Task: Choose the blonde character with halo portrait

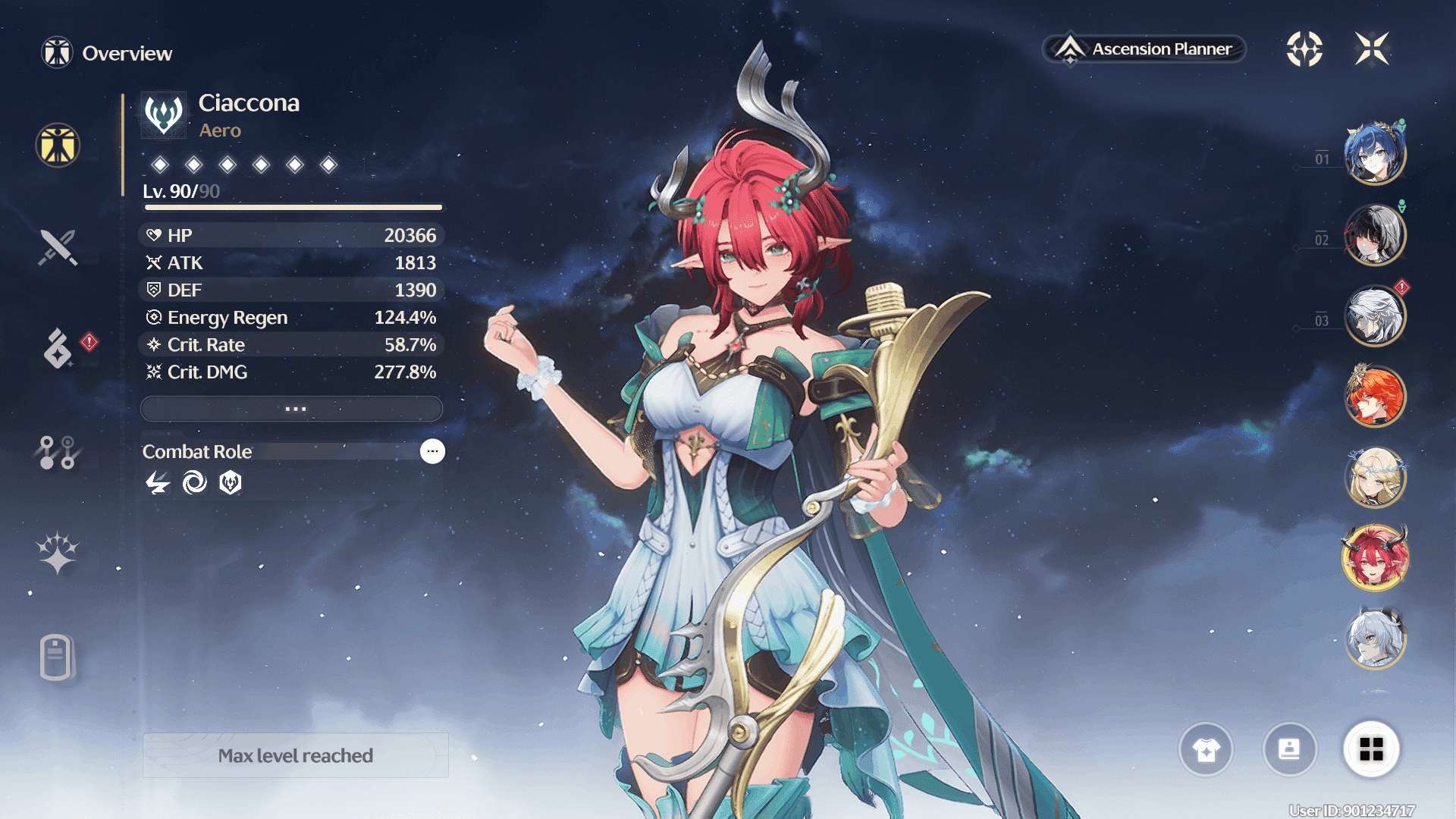Action: 1375,478
